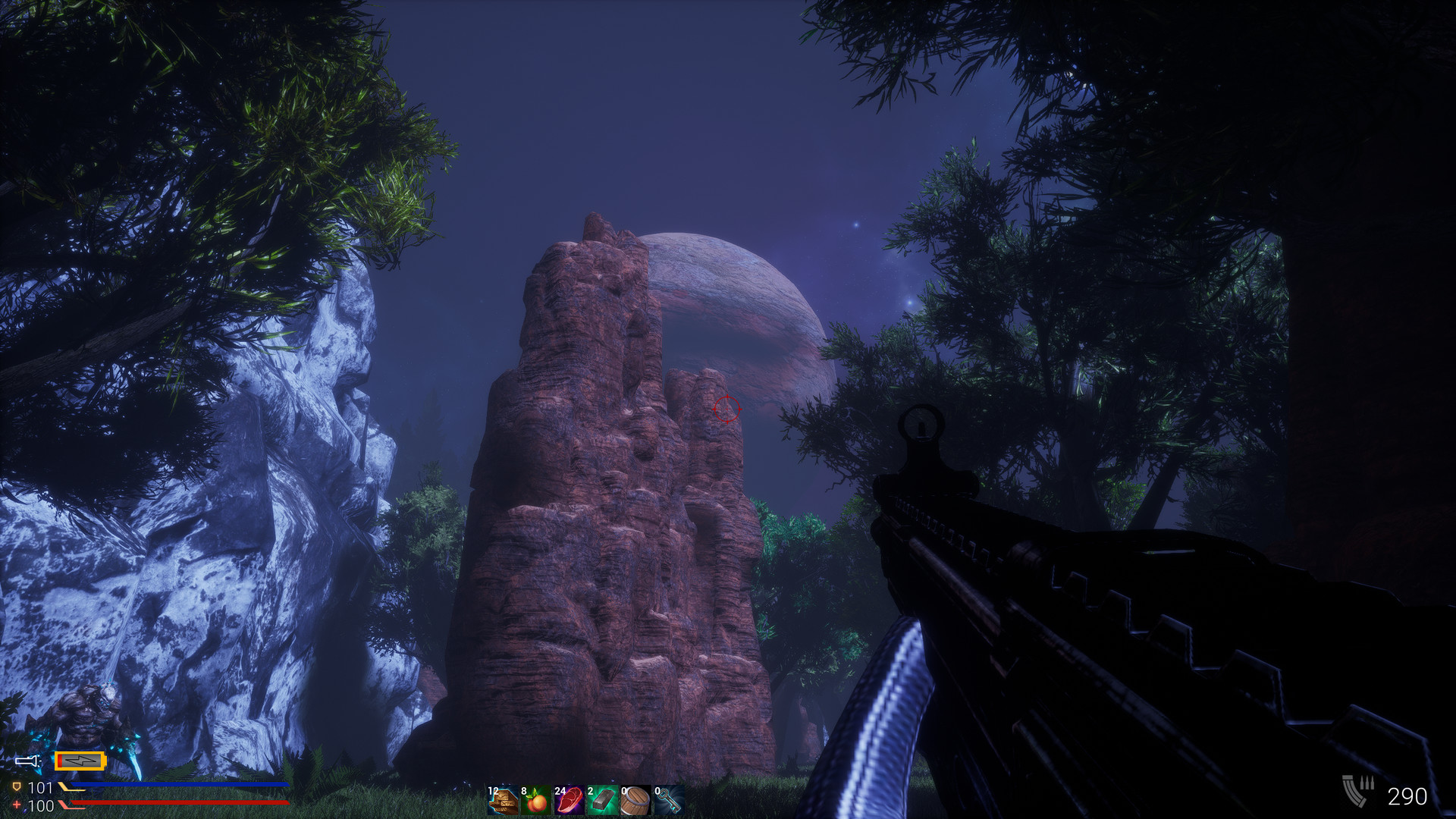This screenshot has height=819, width=1456.
Task: Click the armor value labeled 101
Action: pyautogui.click(x=42, y=786)
